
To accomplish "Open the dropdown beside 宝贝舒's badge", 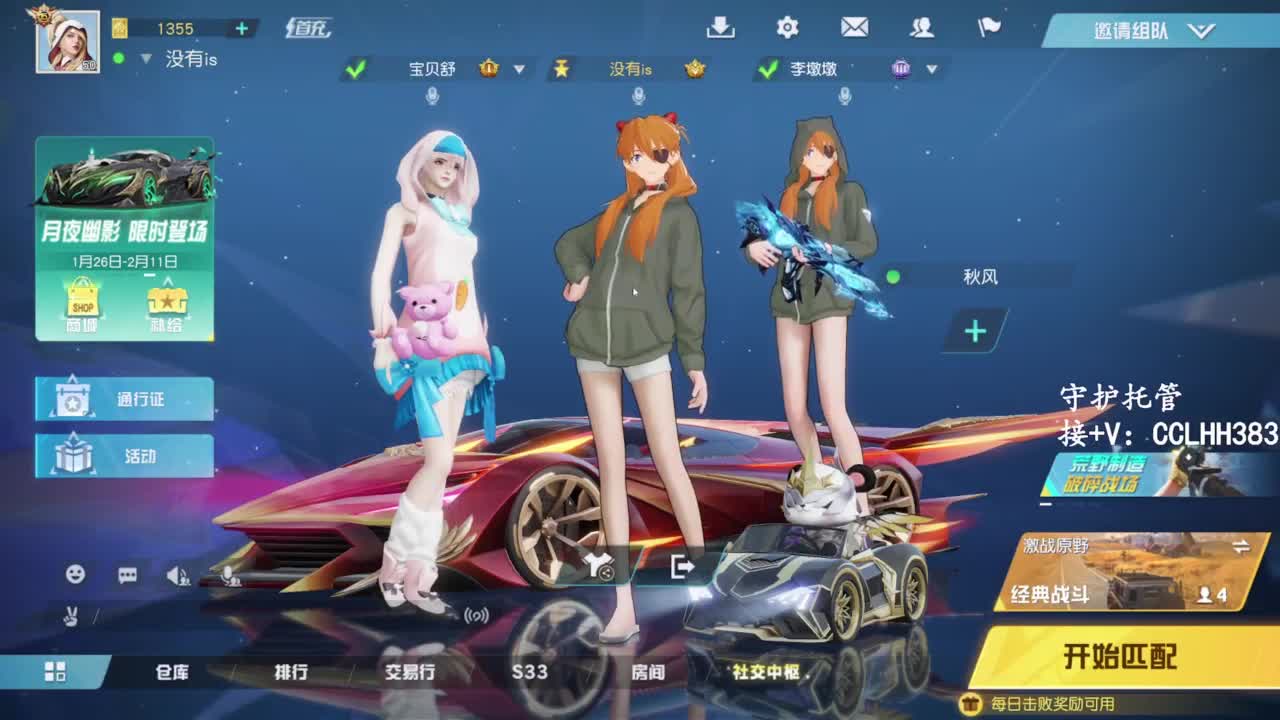I will [518, 70].
